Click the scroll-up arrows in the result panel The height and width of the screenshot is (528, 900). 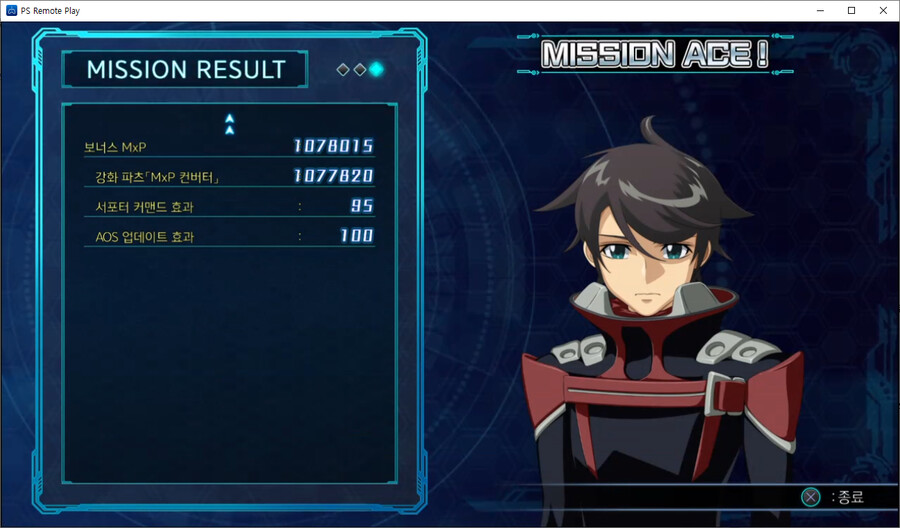229,124
